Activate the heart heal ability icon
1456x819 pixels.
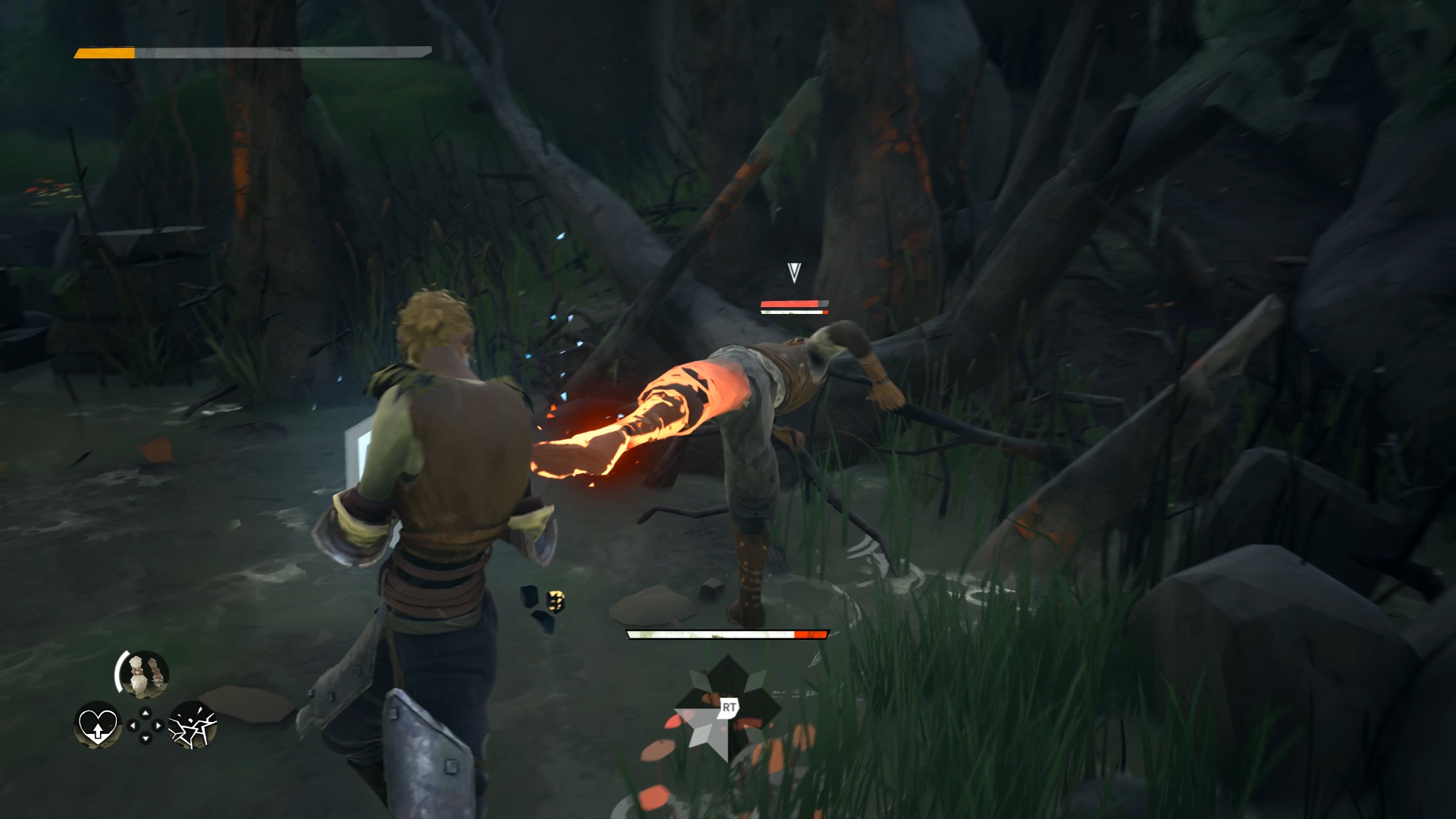(98, 724)
